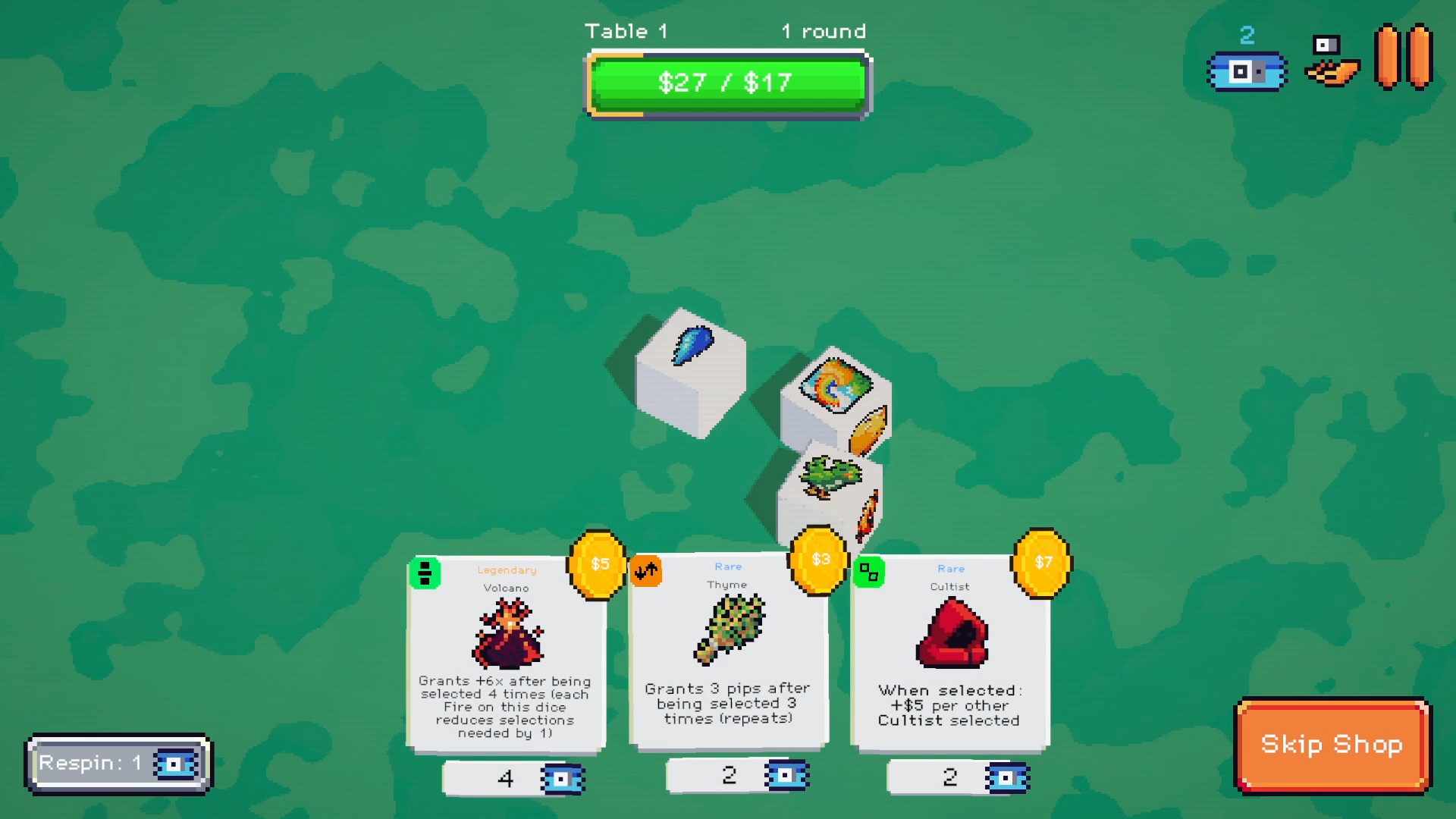This screenshot has width=1456, height=819.
Task: Click the $3 coin on the Thyme card
Action: click(x=819, y=561)
